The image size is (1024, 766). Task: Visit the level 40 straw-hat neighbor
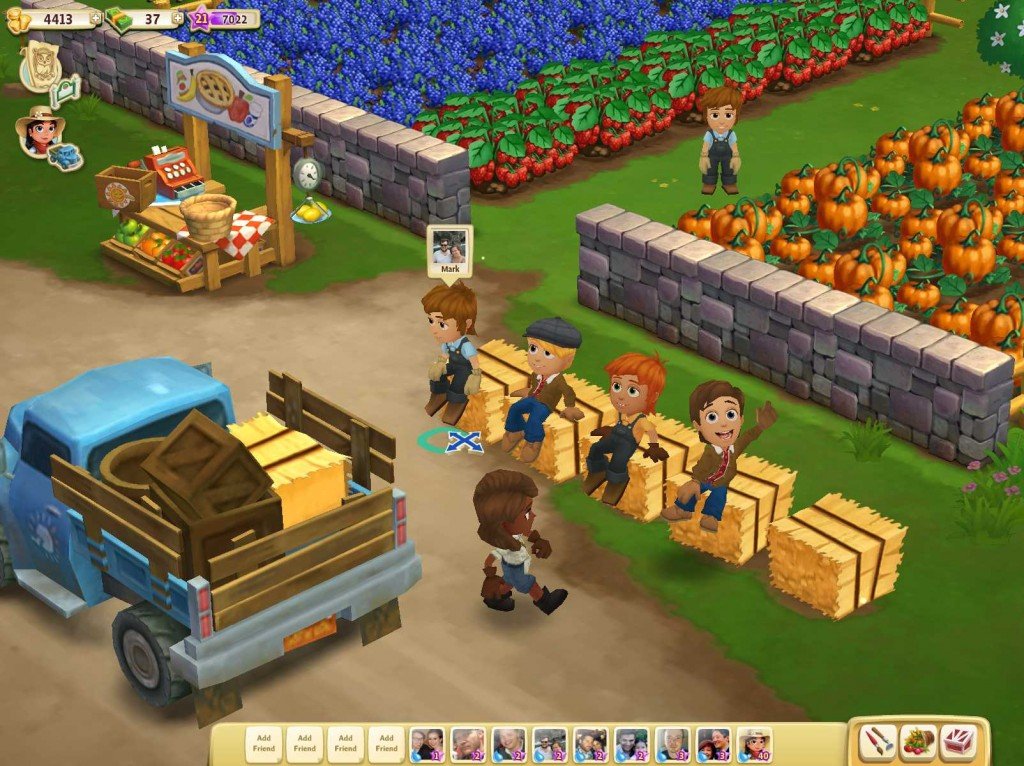pyautogui.click(x=754, y=743)
